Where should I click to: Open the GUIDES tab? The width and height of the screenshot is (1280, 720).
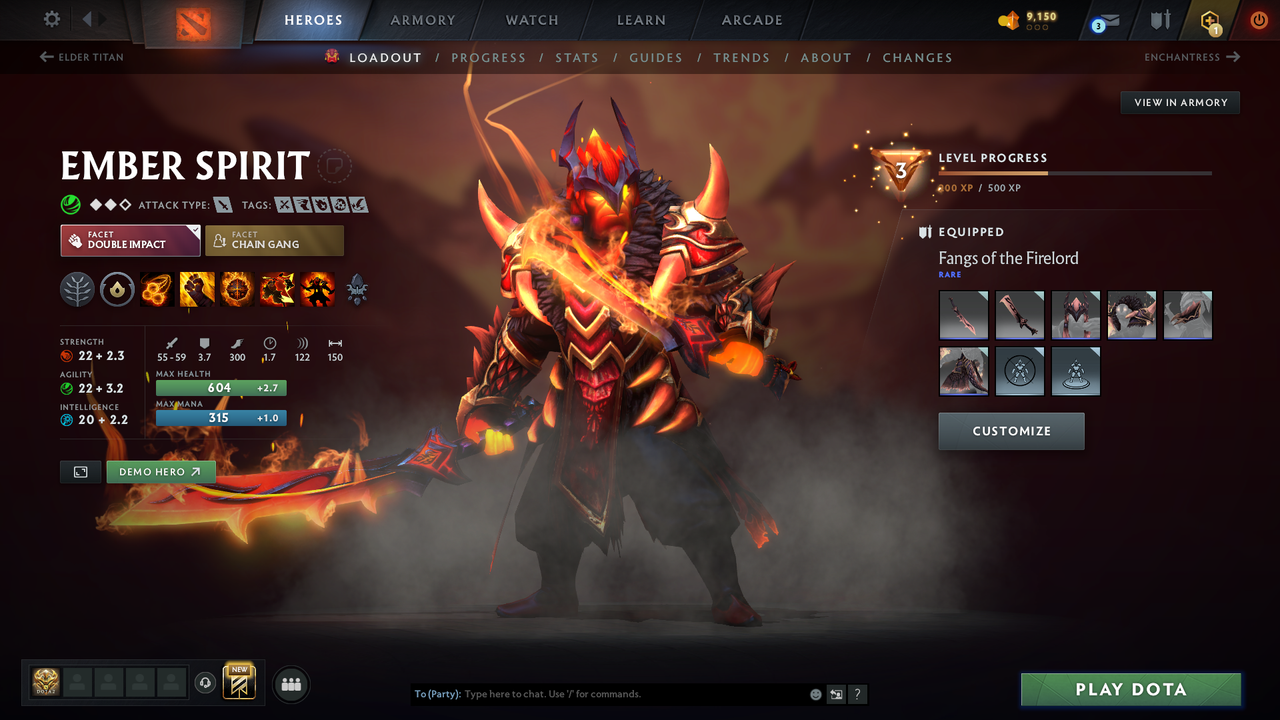656,57
